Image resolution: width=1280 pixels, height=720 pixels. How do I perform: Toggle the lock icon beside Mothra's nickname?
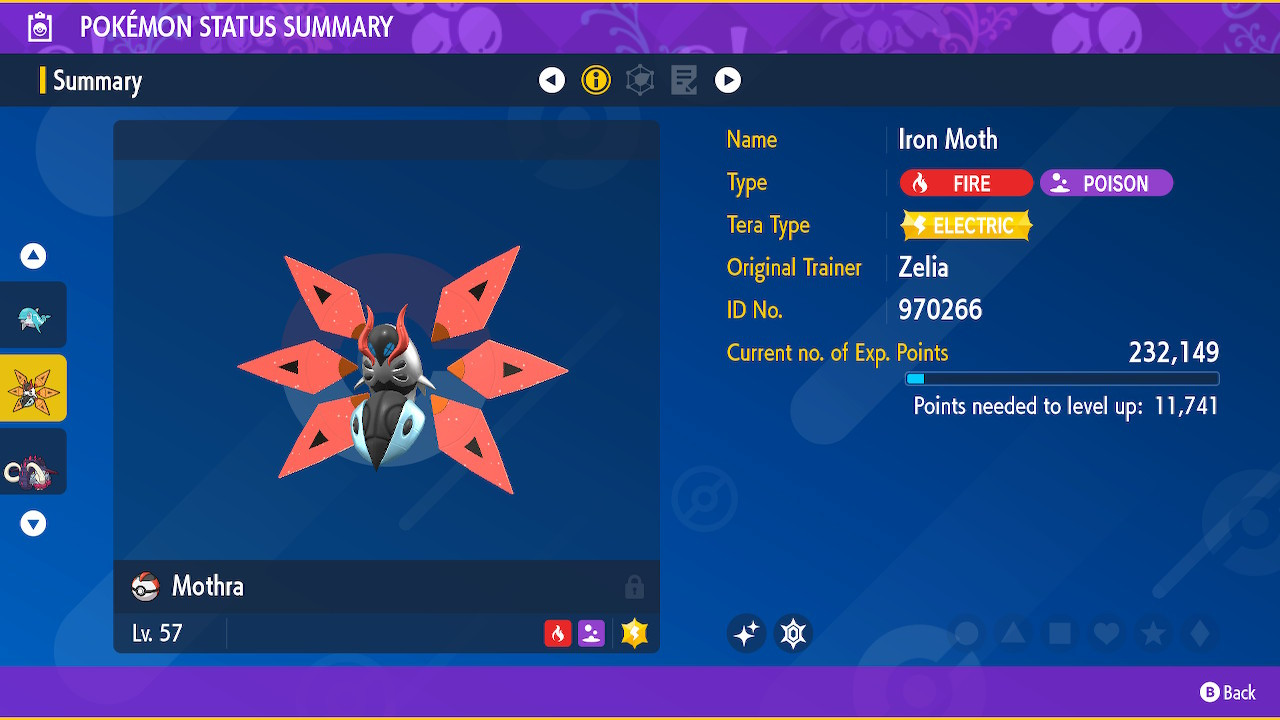(637, 586)
